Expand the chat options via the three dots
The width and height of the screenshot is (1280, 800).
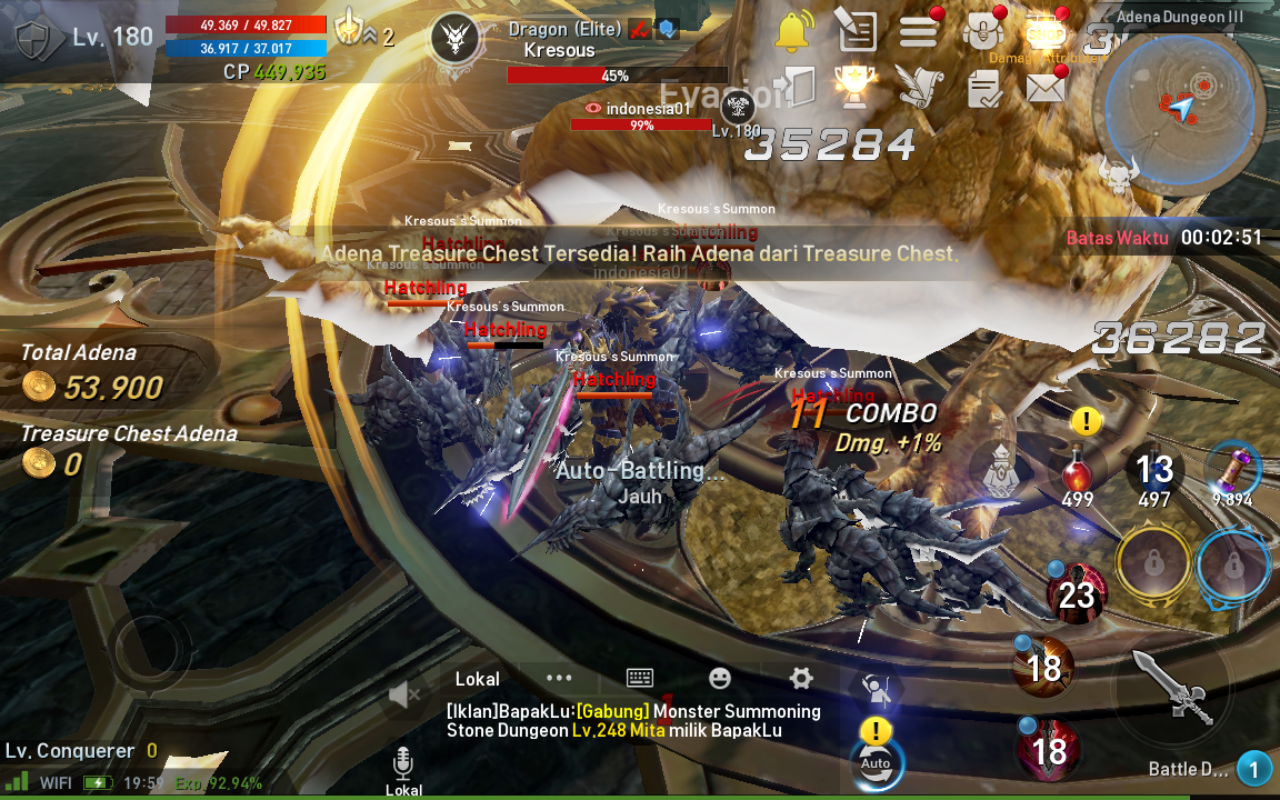click(557, 678)
